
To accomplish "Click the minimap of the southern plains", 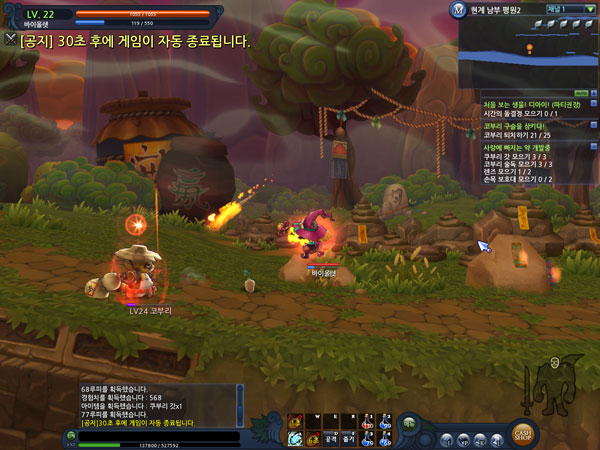I will 526,52.
